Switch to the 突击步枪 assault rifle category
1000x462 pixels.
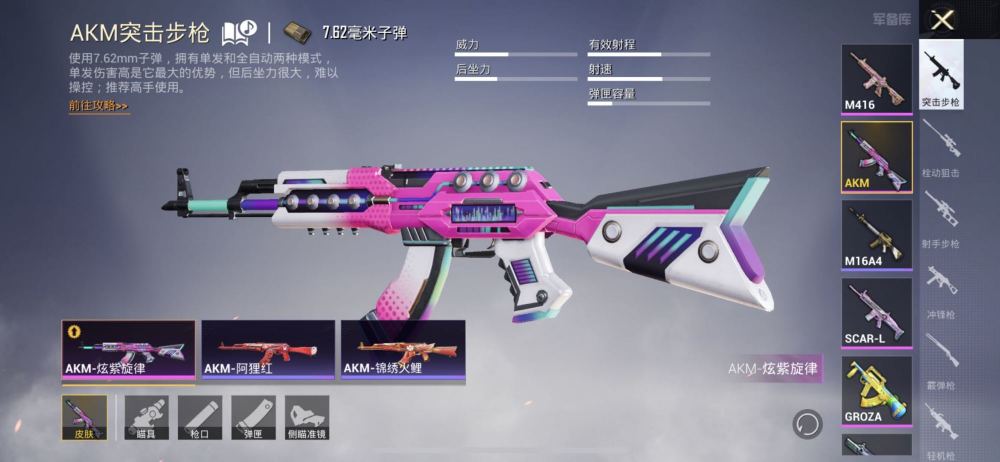pyautogui.click(x=941, y=76)
